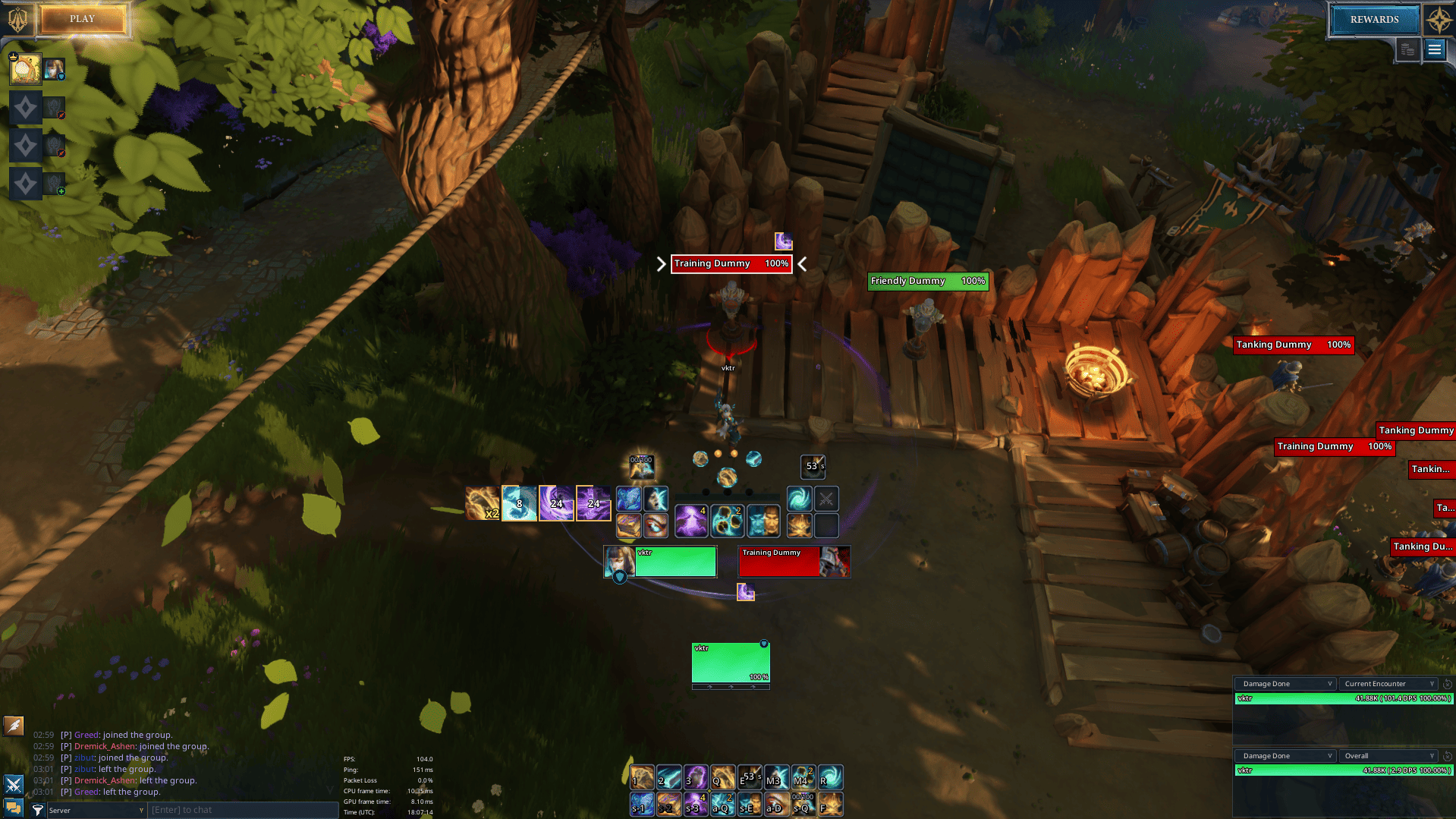Click the party leader portrait with crown
This screenshot has width=1456, height=819.
[25, 70]
